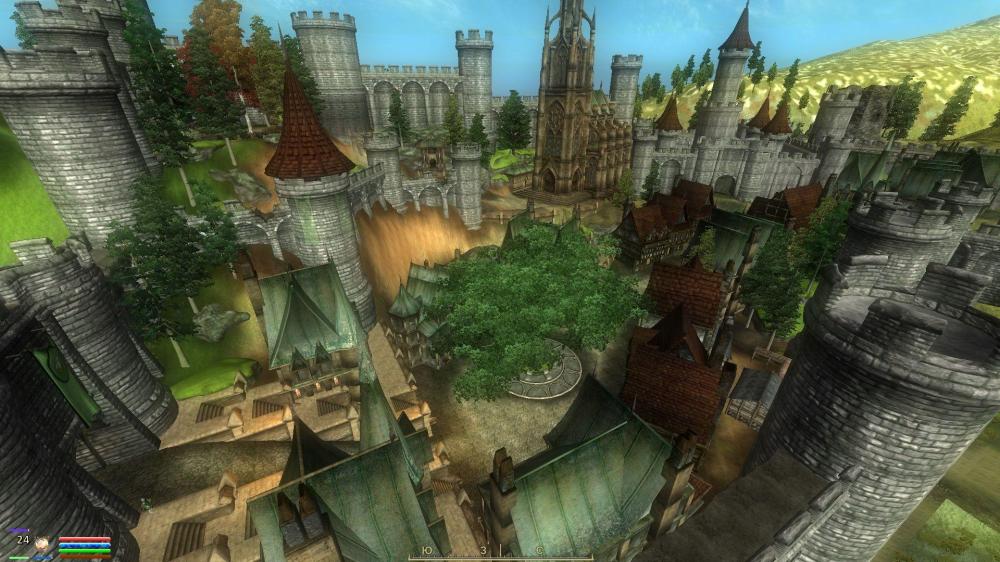Click the glowing spell icon beside the bars
The image size is (1000, 562).
pos(42,543)
